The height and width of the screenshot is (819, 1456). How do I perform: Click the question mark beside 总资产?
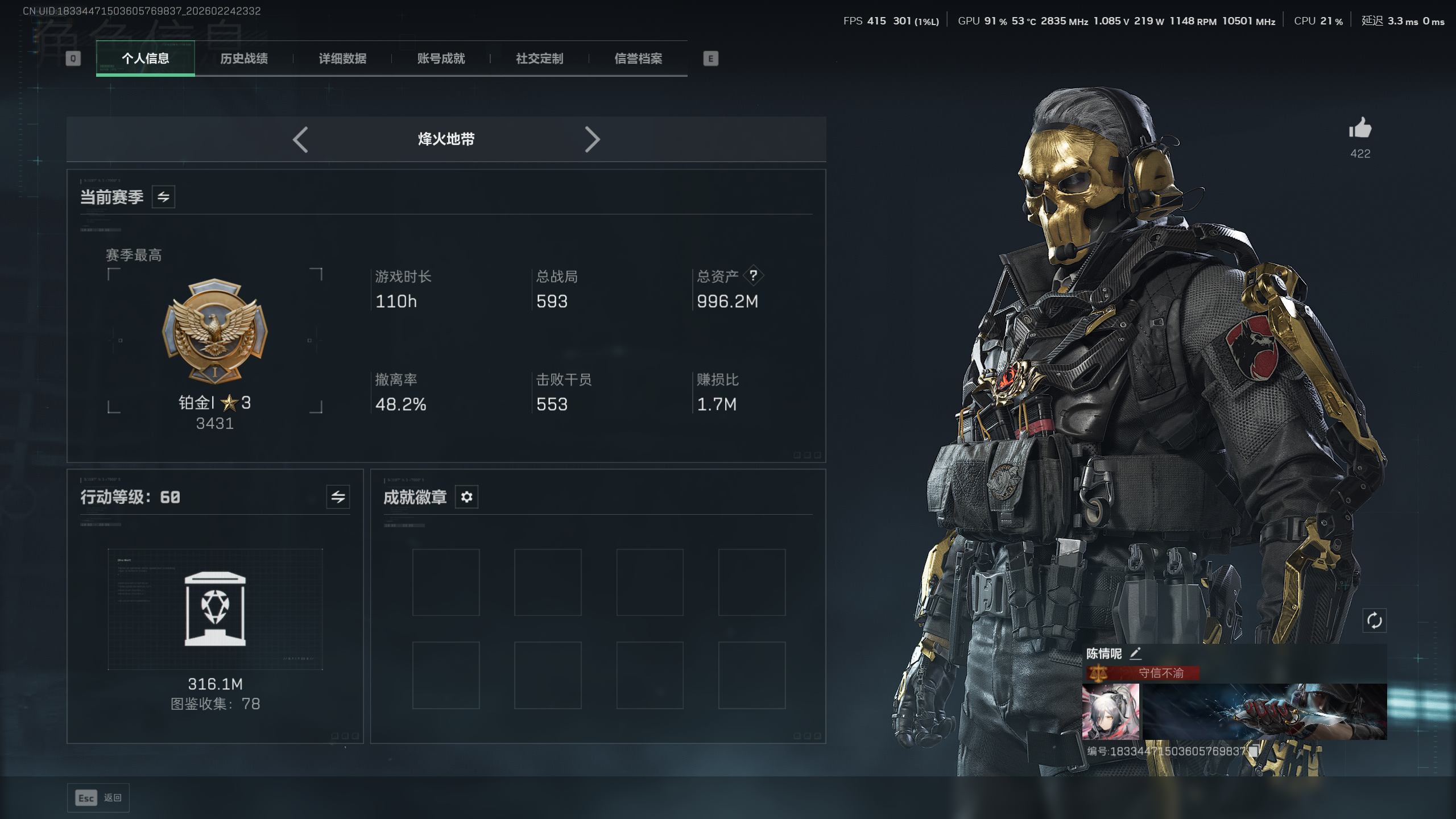[753, 276]
